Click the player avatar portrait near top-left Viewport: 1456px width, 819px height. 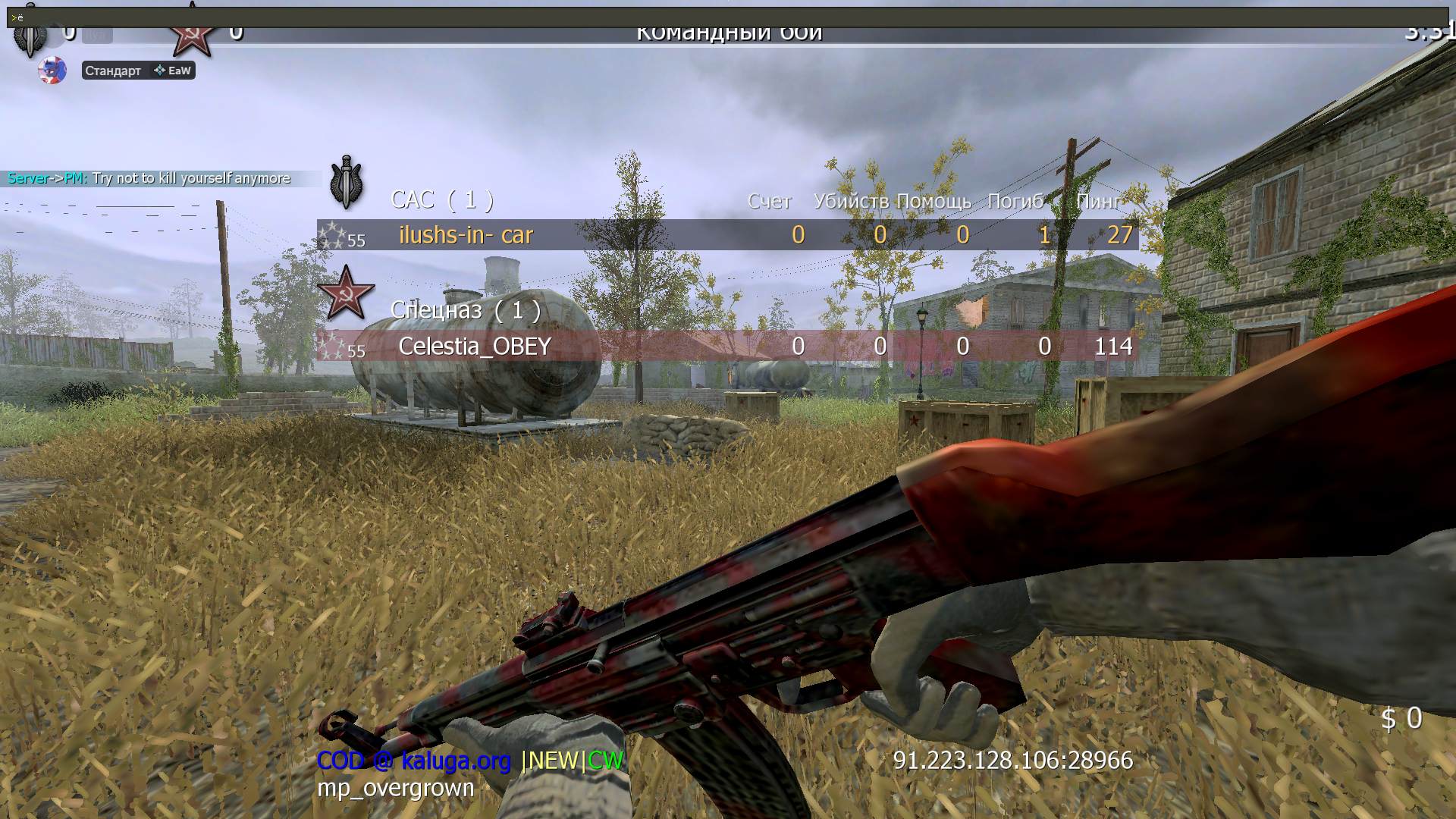pos(52,71)
